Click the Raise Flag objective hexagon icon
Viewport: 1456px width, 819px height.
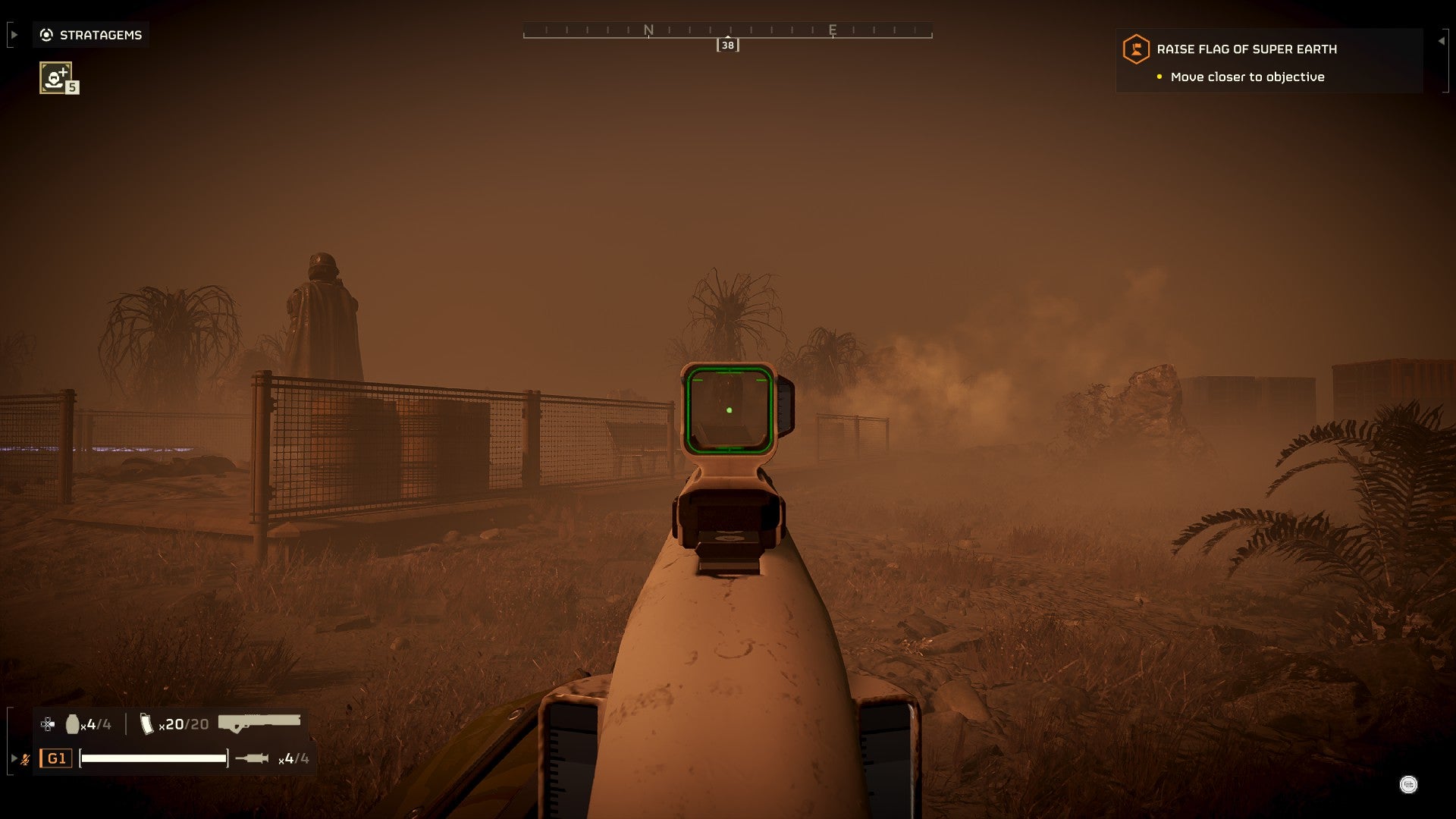(x=1134, y=49)
